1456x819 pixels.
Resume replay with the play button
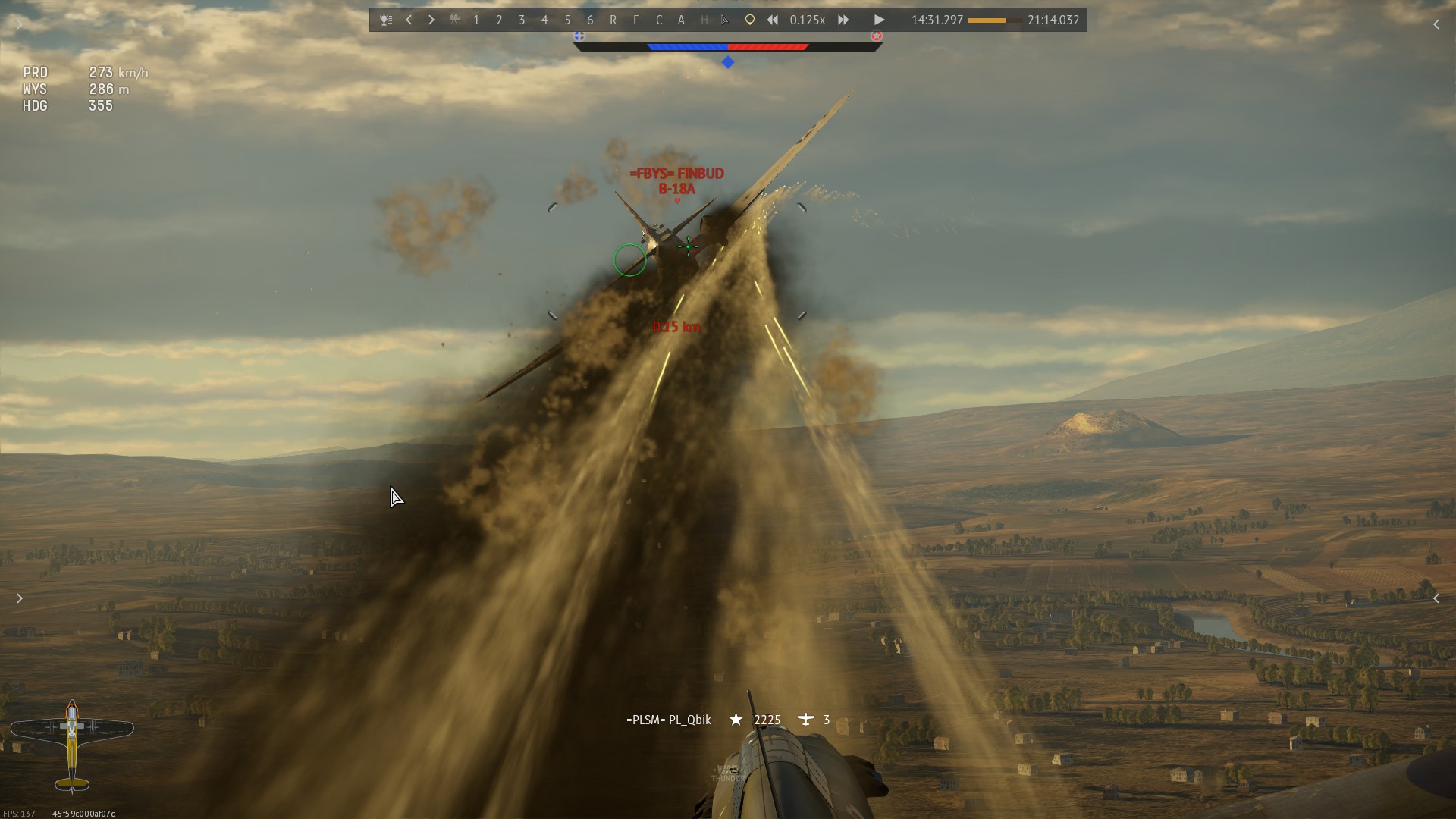pyautogui.click(x=879, y=20)
